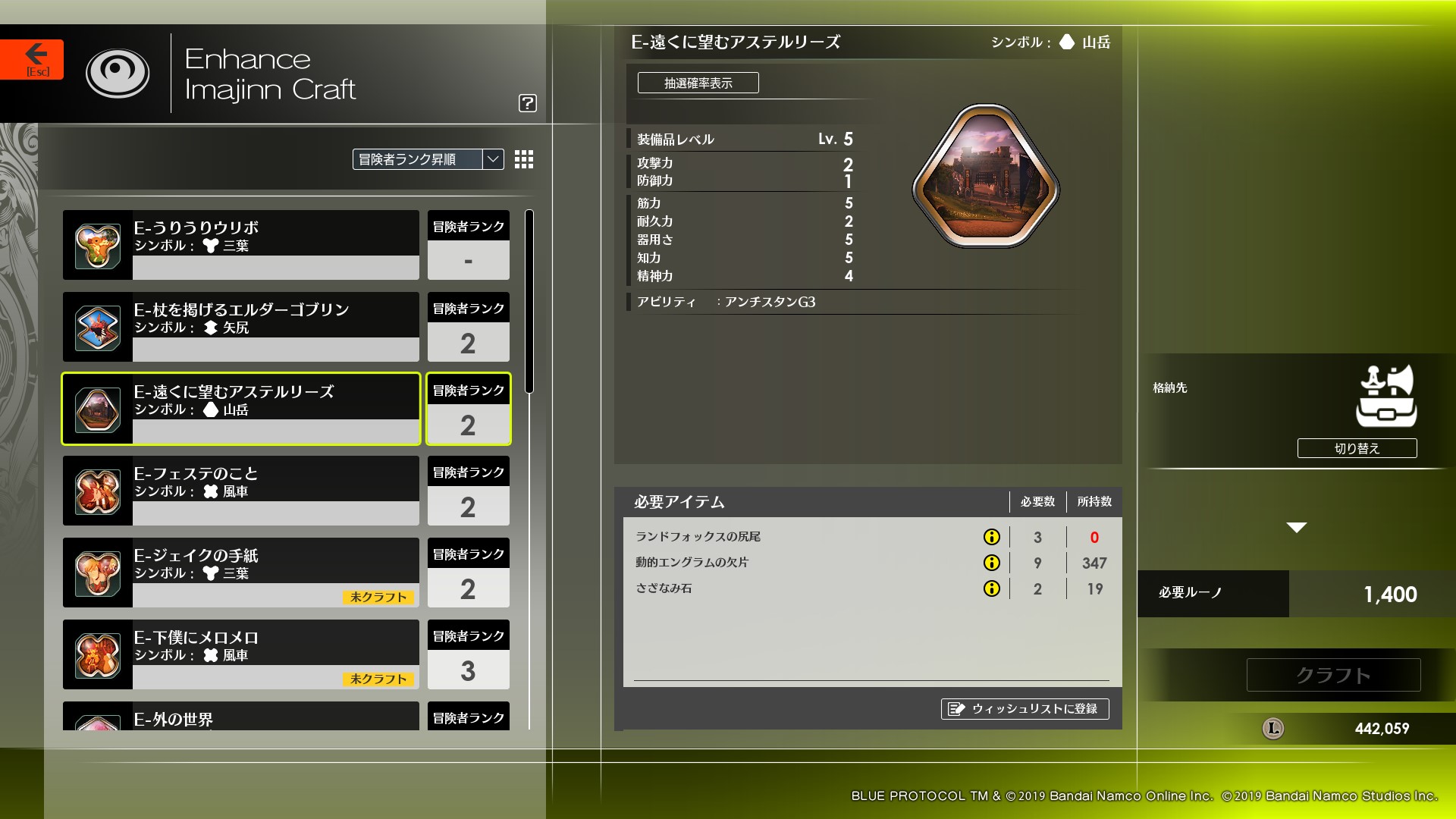The image size is (1456, 819).
Task: View info icon for さざなみ石
Action: pos(990,588)
